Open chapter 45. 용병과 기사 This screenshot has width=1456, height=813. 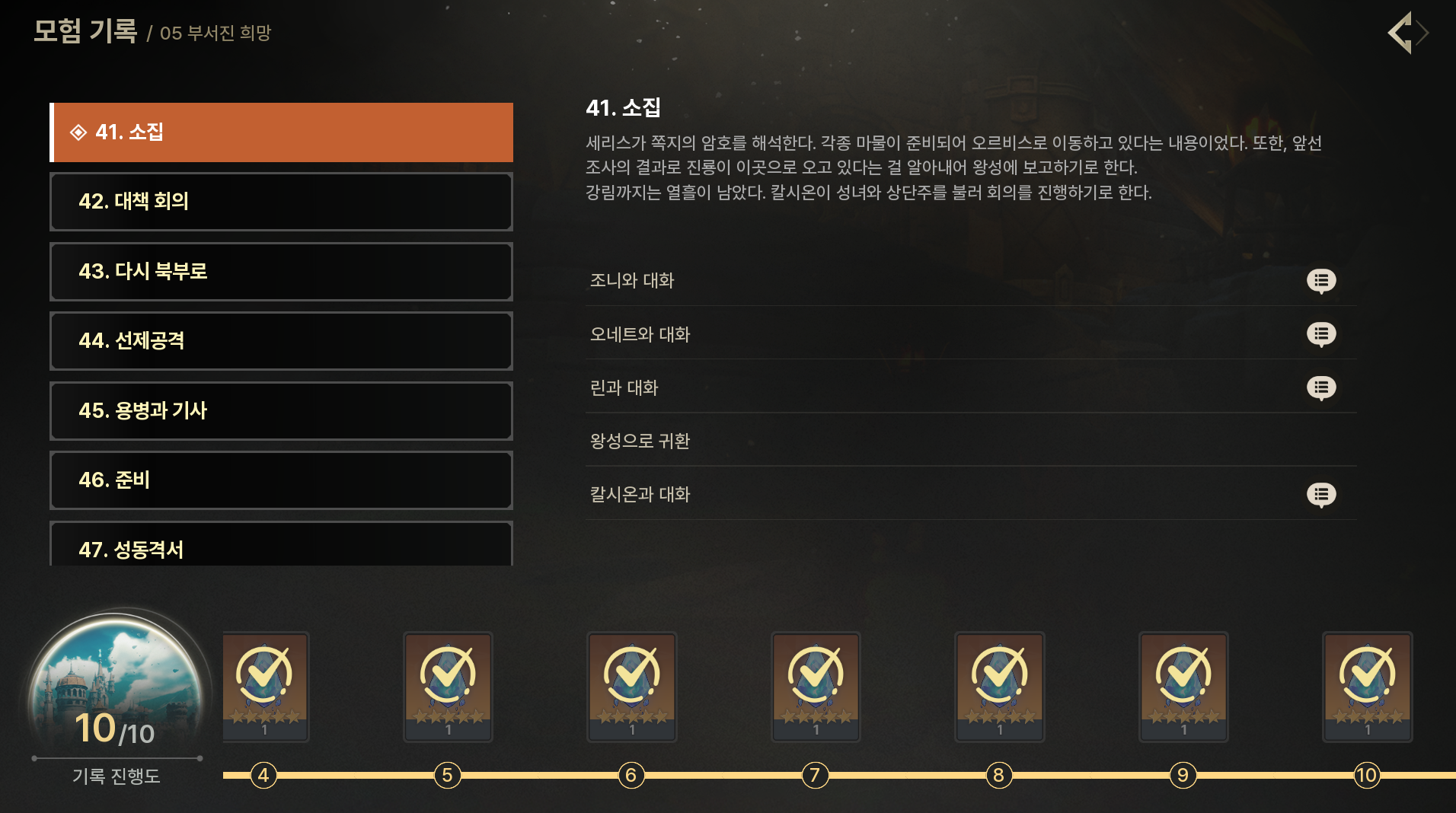point(281,411)
